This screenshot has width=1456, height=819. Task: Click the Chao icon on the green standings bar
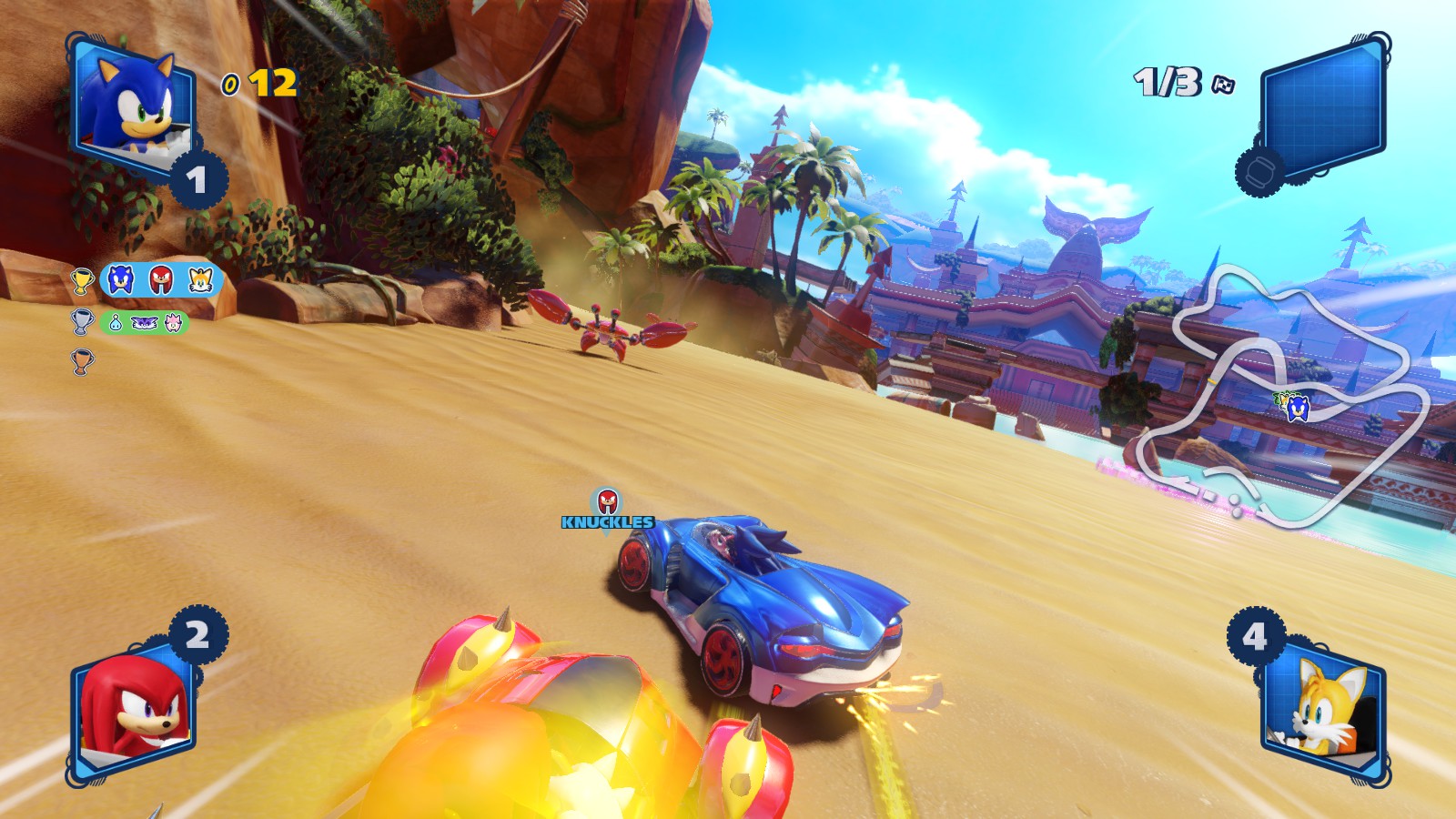[116, 323]
